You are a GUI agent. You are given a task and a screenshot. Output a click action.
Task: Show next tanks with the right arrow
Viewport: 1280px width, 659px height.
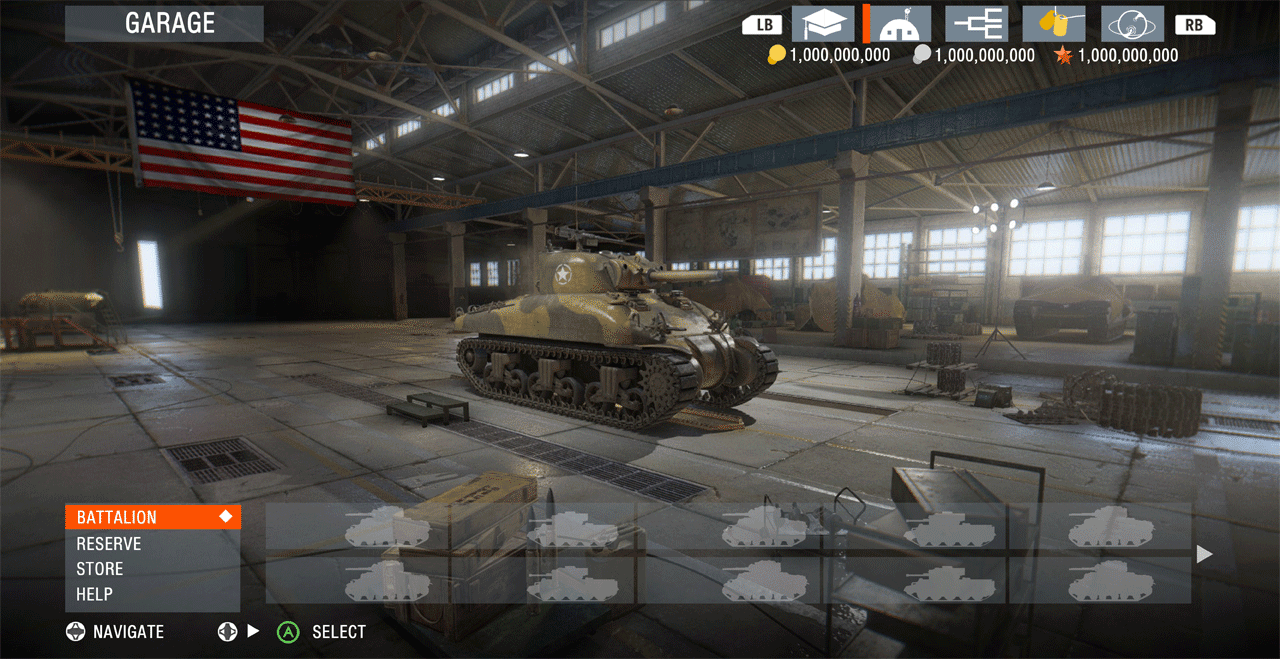[1205, 554]
